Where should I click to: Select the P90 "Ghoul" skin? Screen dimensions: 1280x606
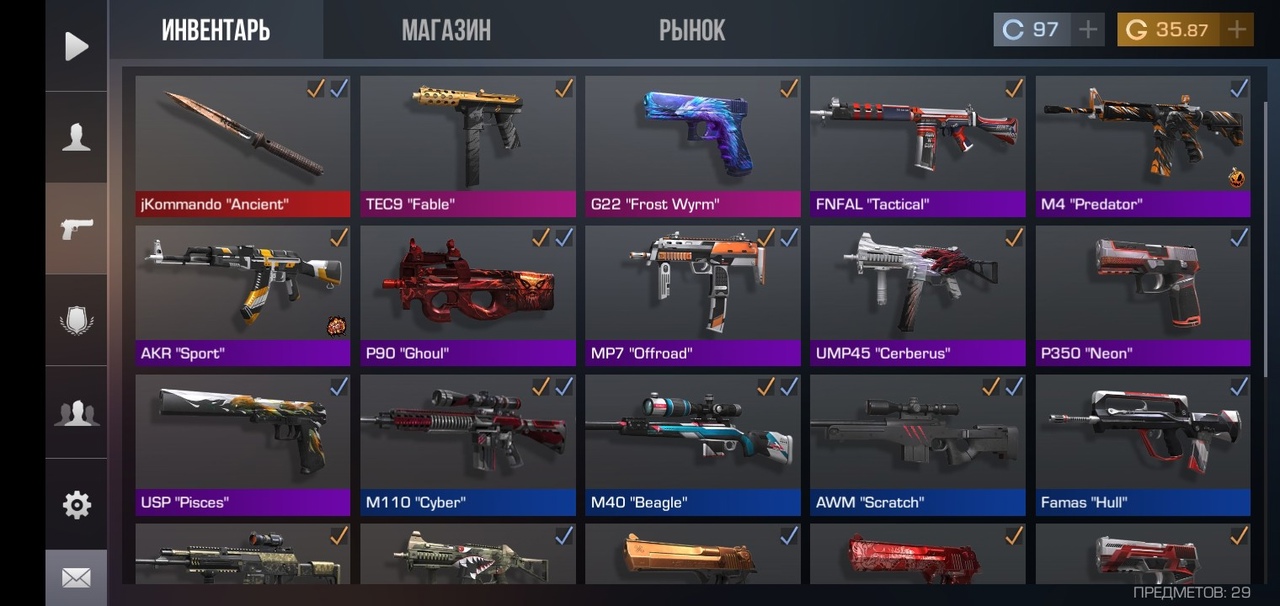point(468,295)
